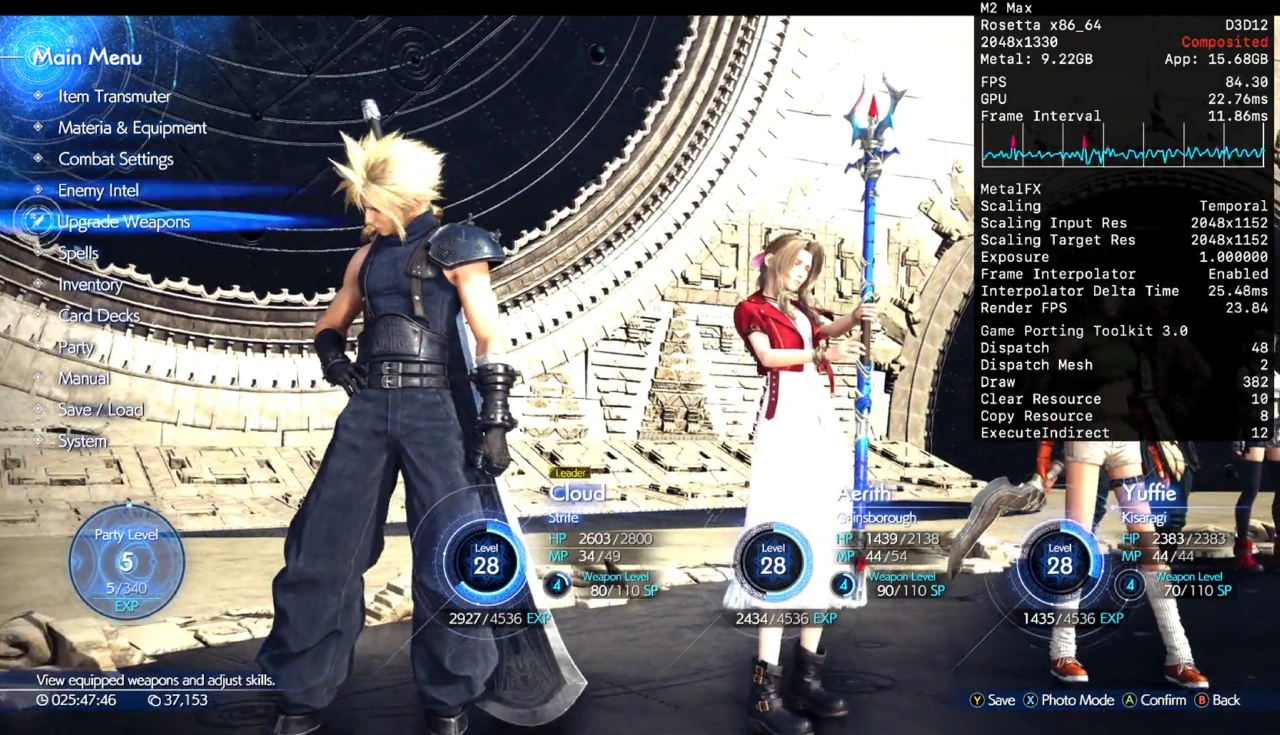Open the Item Transmuter
This screenshot has height=735, width=1280.
tap(113, 96)
